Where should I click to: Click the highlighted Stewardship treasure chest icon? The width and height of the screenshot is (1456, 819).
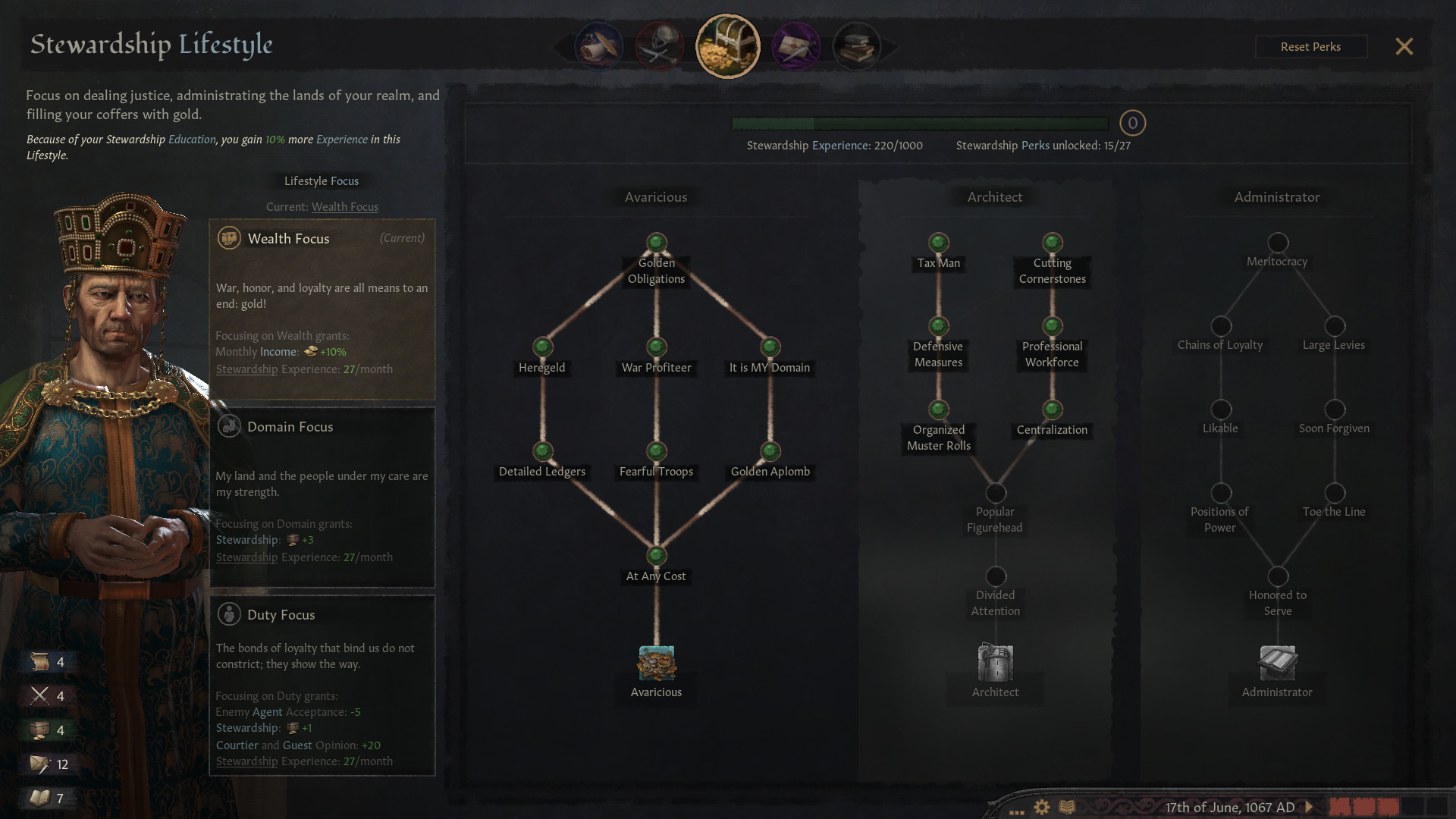tap(727, 45)
